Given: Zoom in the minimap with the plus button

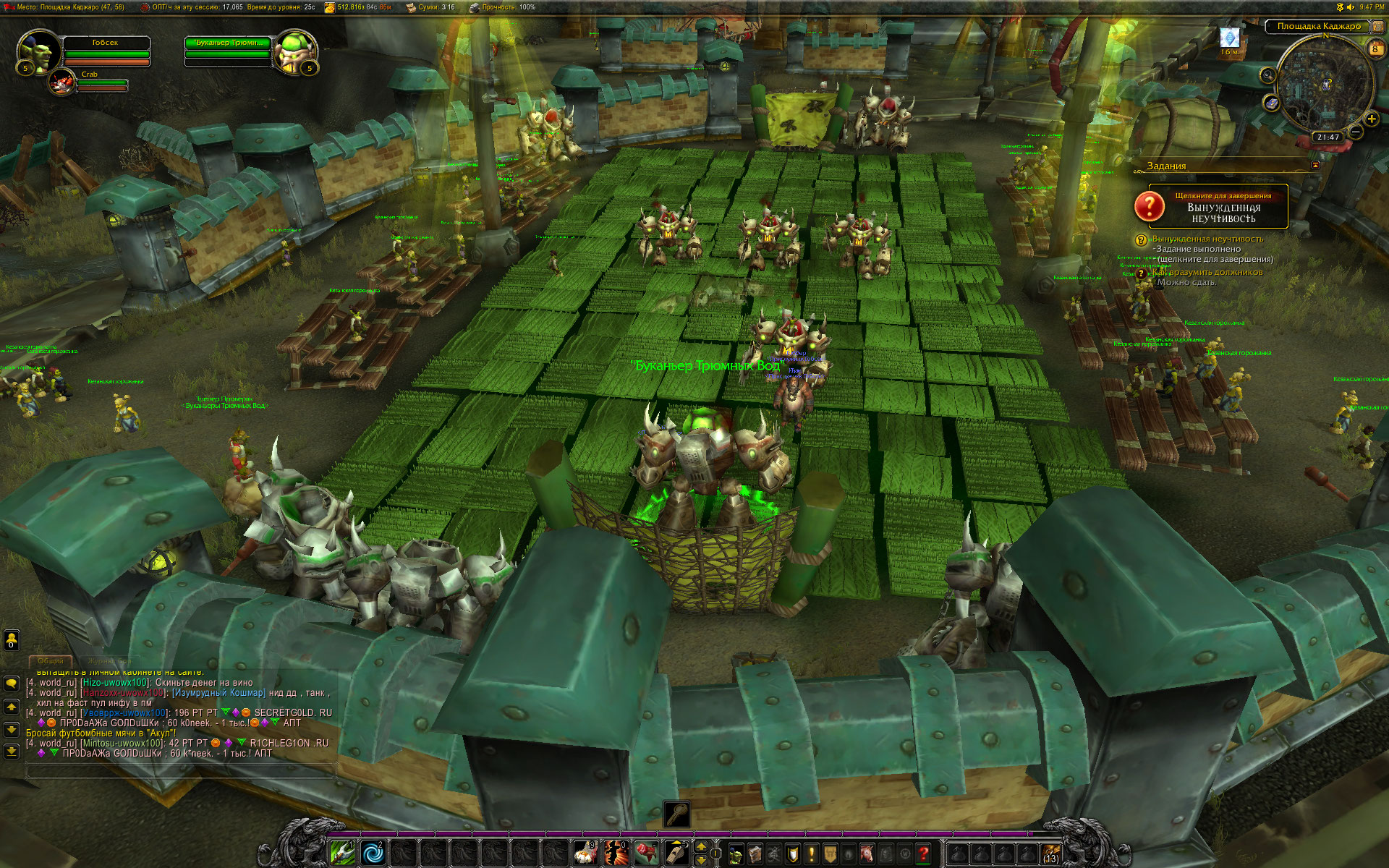Looking at the screenshot, I should 1371,119.
